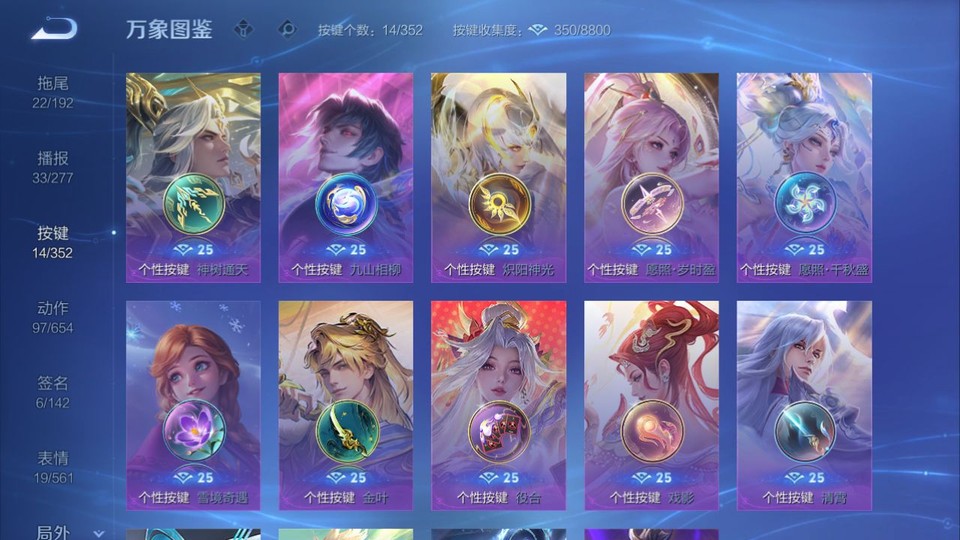The width and height of the screenshot is (960, 540).
Task: View the 愿照·千秋盛 button skin card
Action: coord(804,177)
